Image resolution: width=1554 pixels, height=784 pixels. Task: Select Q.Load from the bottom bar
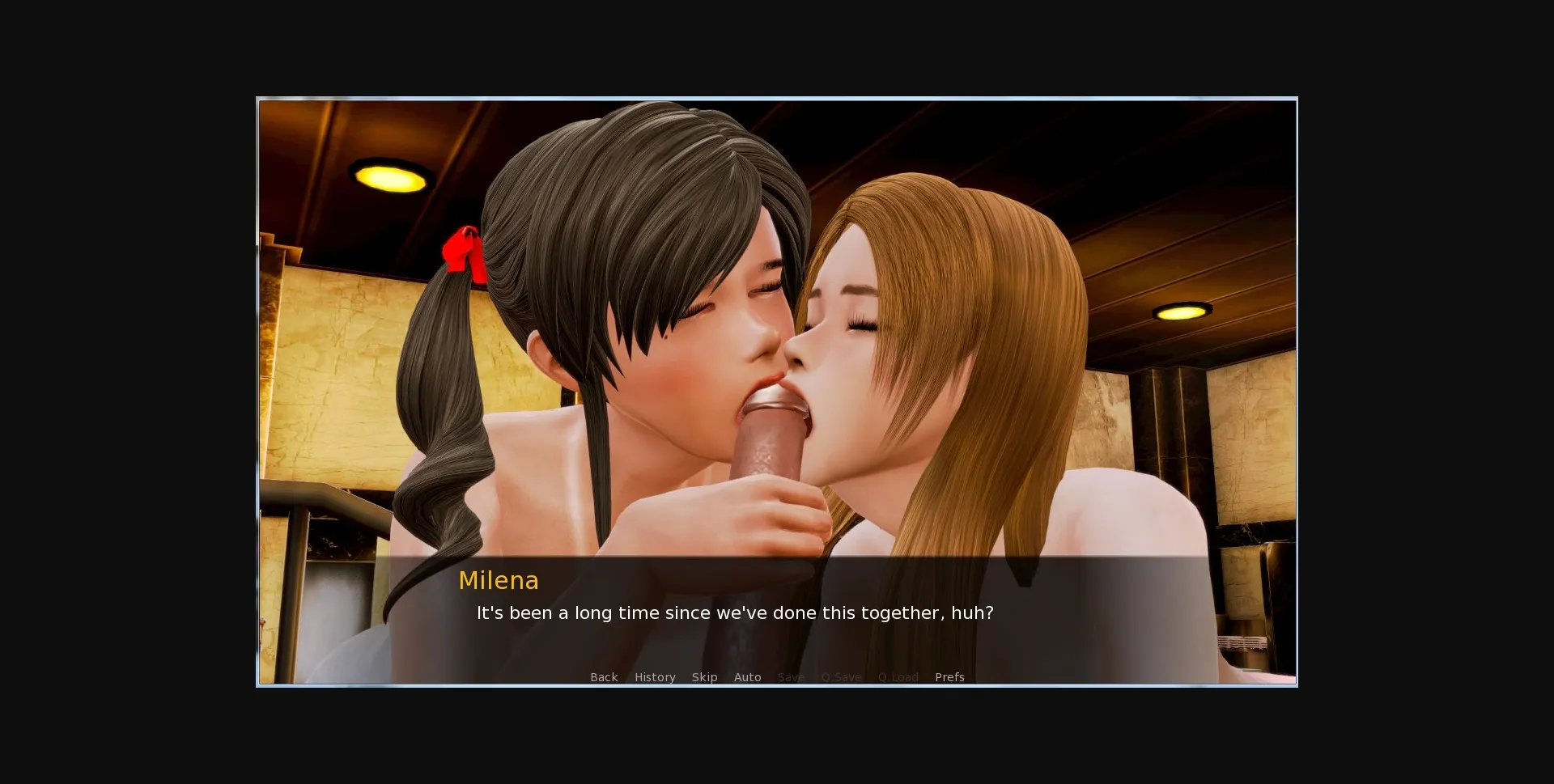click(x=898, y=677)
